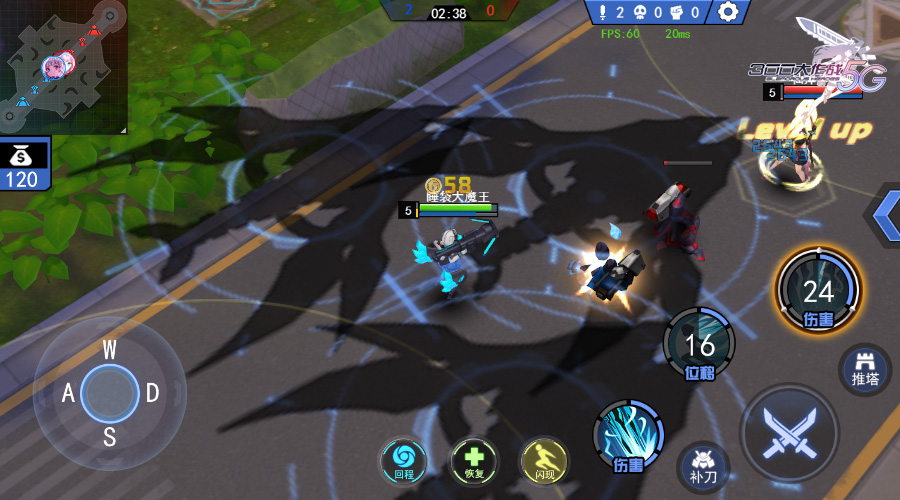Trigger the ready blue lightning 伤害 skill
This screenshot has width=900, height=500.
pyautogui.click(x=628, y=434)
